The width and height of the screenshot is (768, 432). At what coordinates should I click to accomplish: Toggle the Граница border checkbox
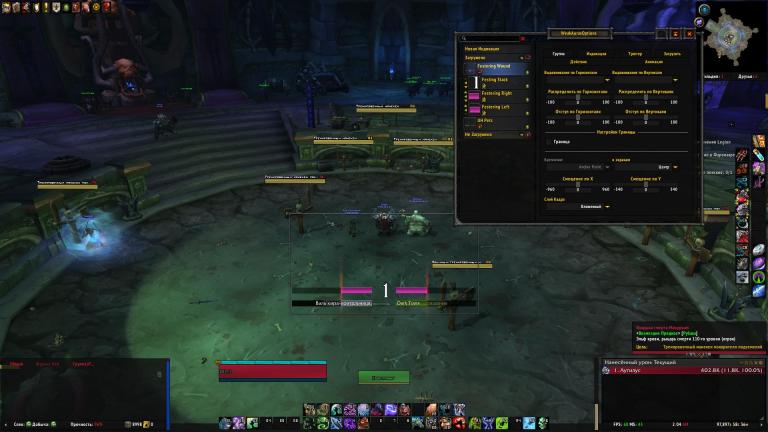coord(549,143)
